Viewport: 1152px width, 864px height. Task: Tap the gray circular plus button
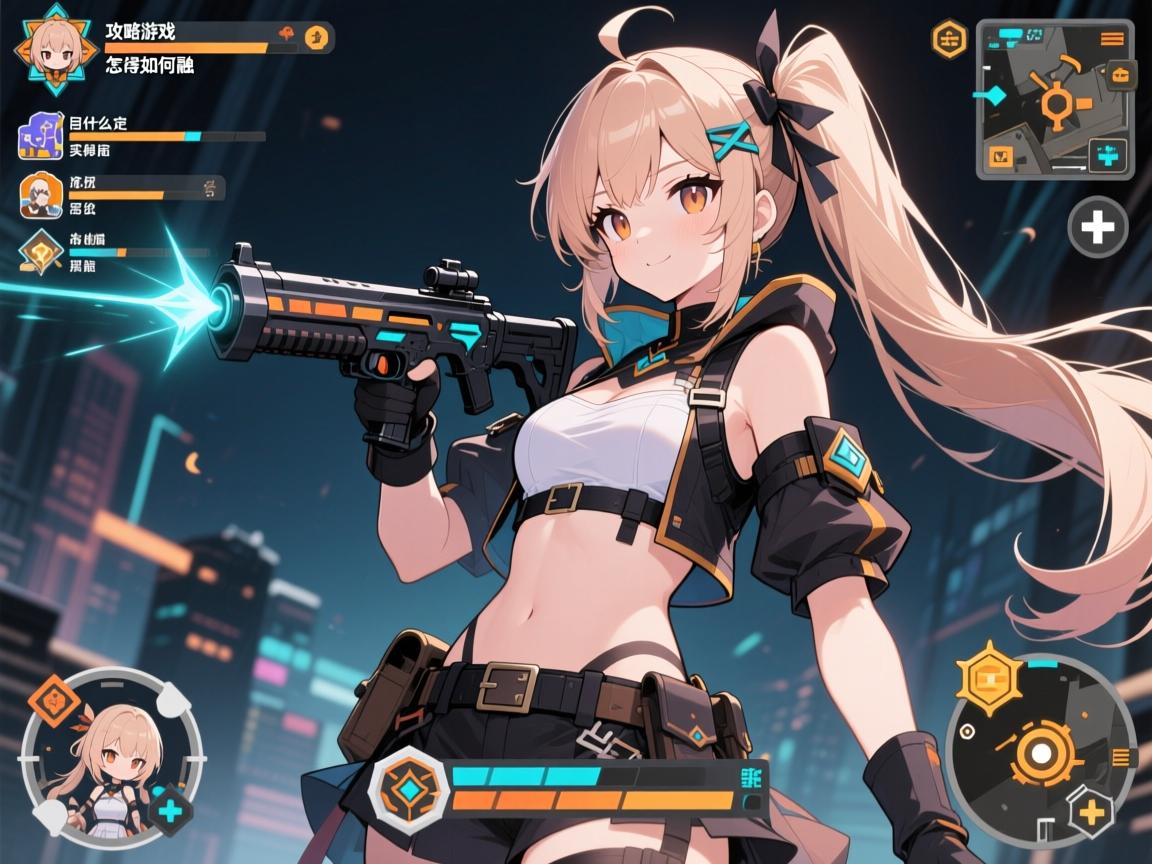(x=1098, y=228)
